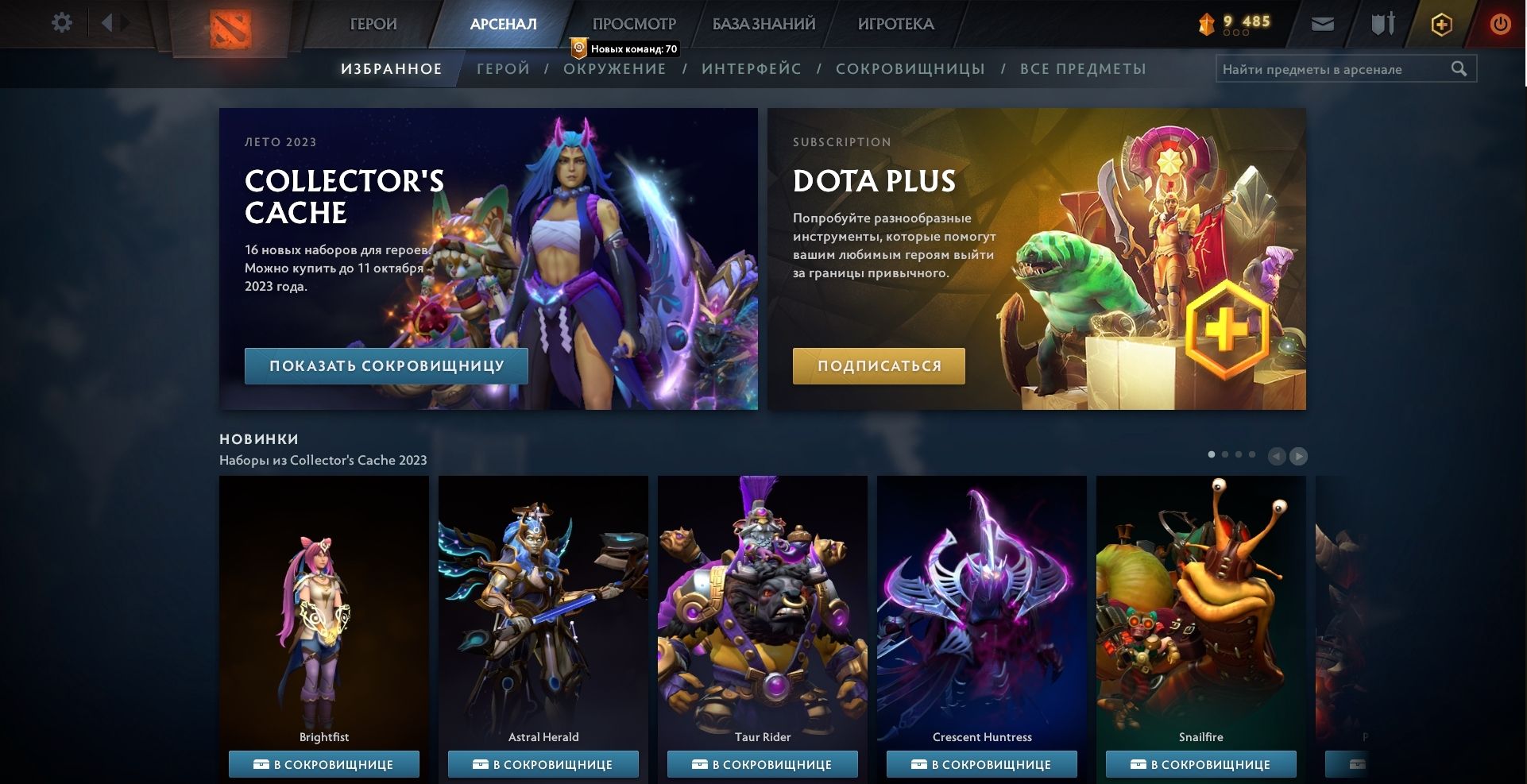Select the fourth carousel page dot
Image resolution: width=1527 pixels, height=784 pixels.
(1251, 455)
